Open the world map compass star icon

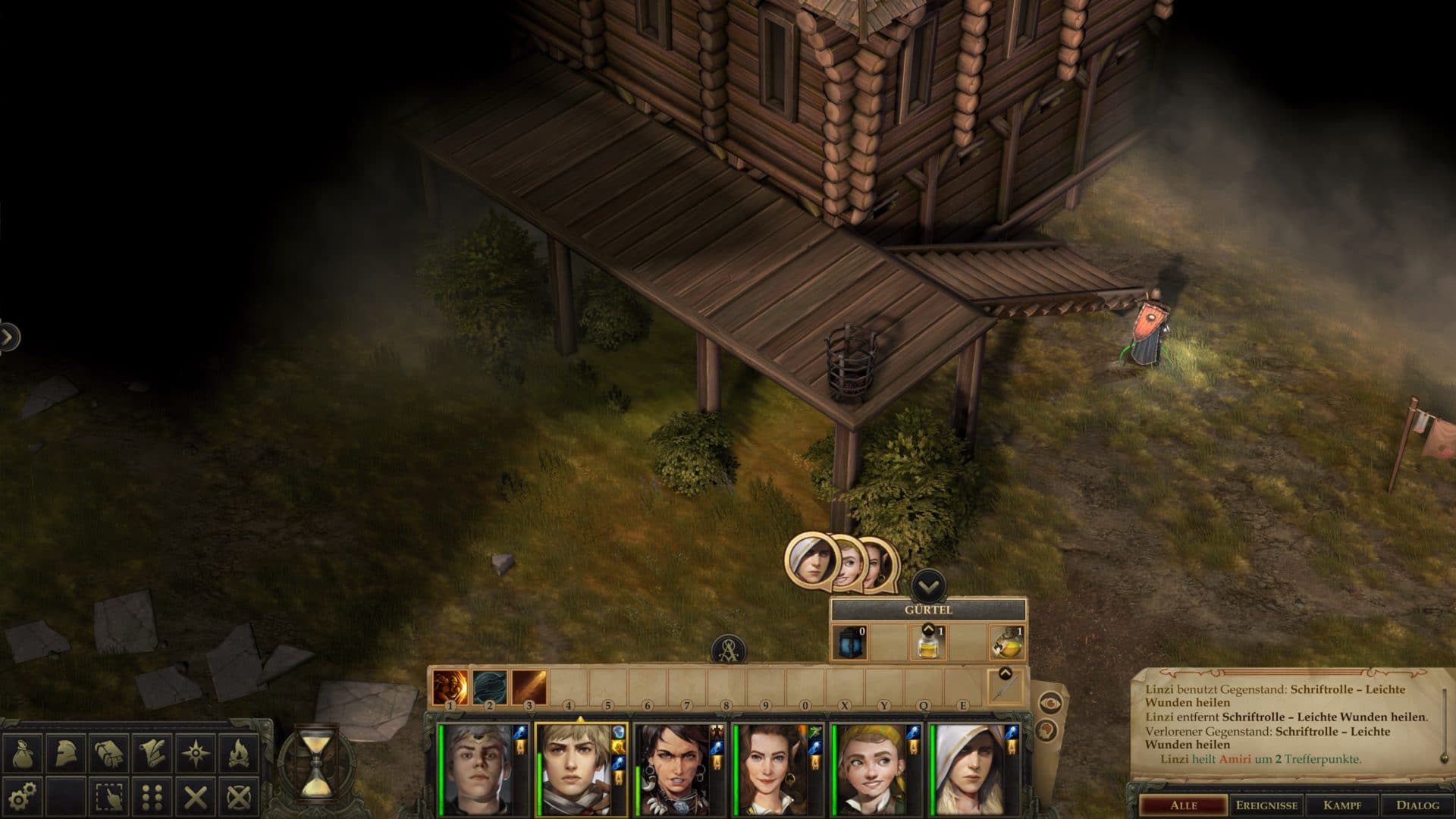click(x=196, y=752)
